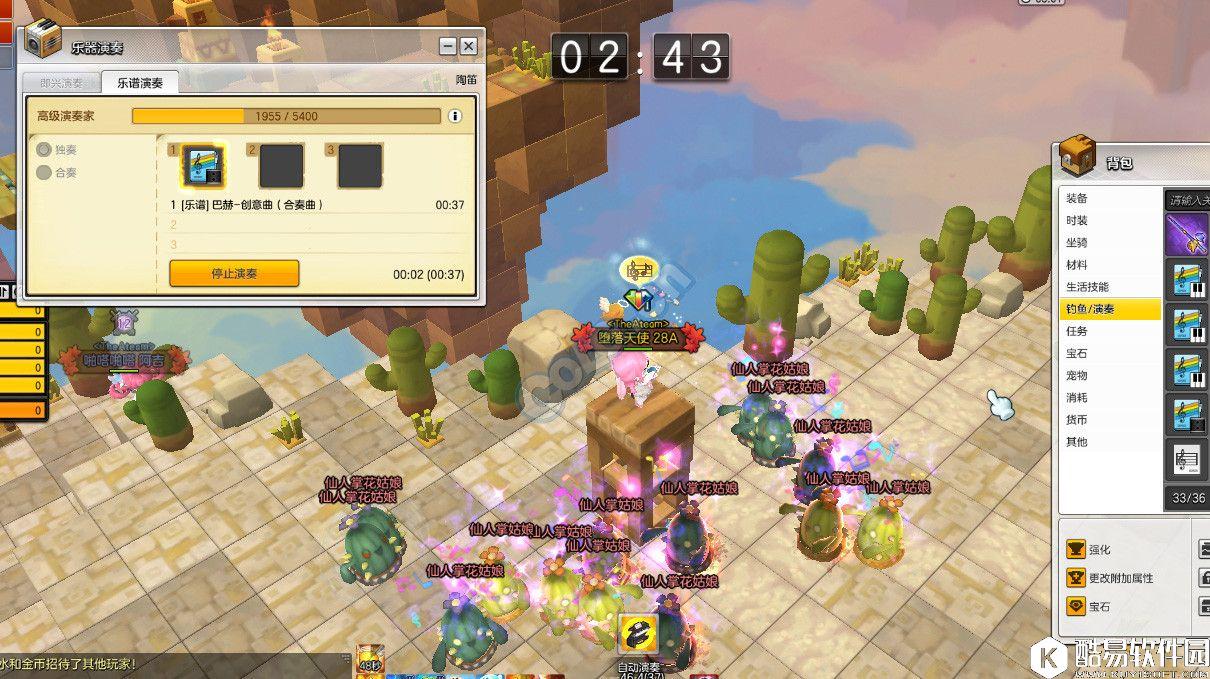Choose the 合奏 ensemble option
Viewport: 1210px width, 679px height.
click(45, 173)
